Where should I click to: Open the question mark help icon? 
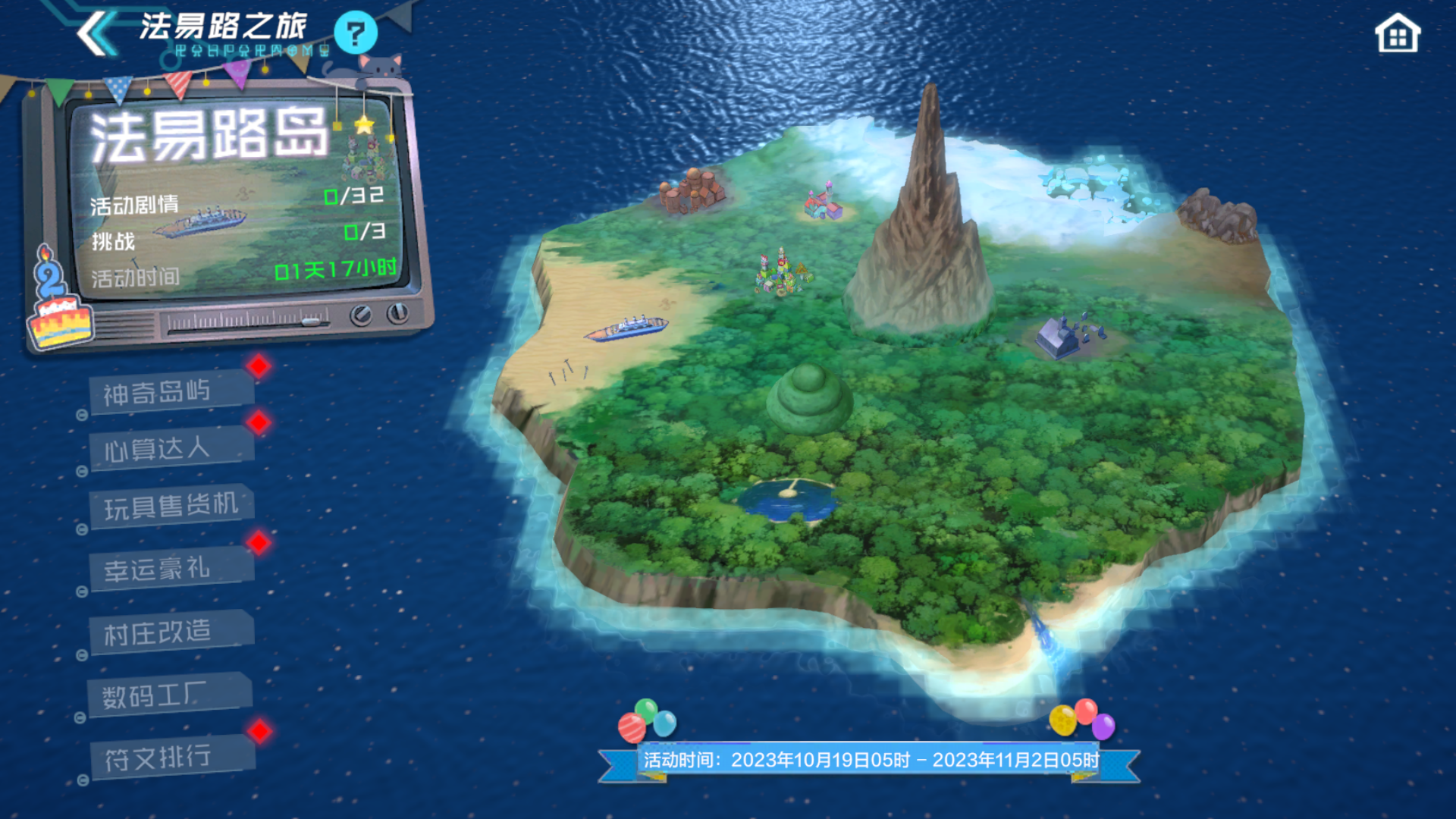coord(355,33)
